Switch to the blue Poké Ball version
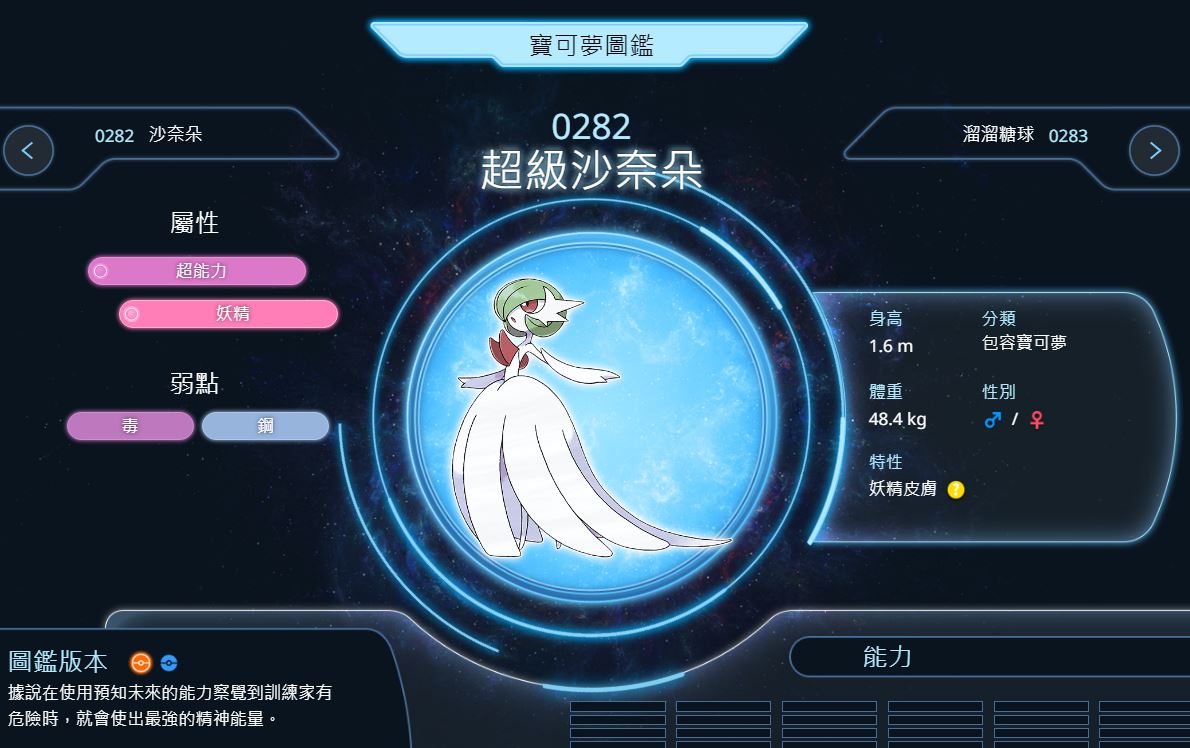This screenshot has height=748, width=1190. tap(169, 663)
